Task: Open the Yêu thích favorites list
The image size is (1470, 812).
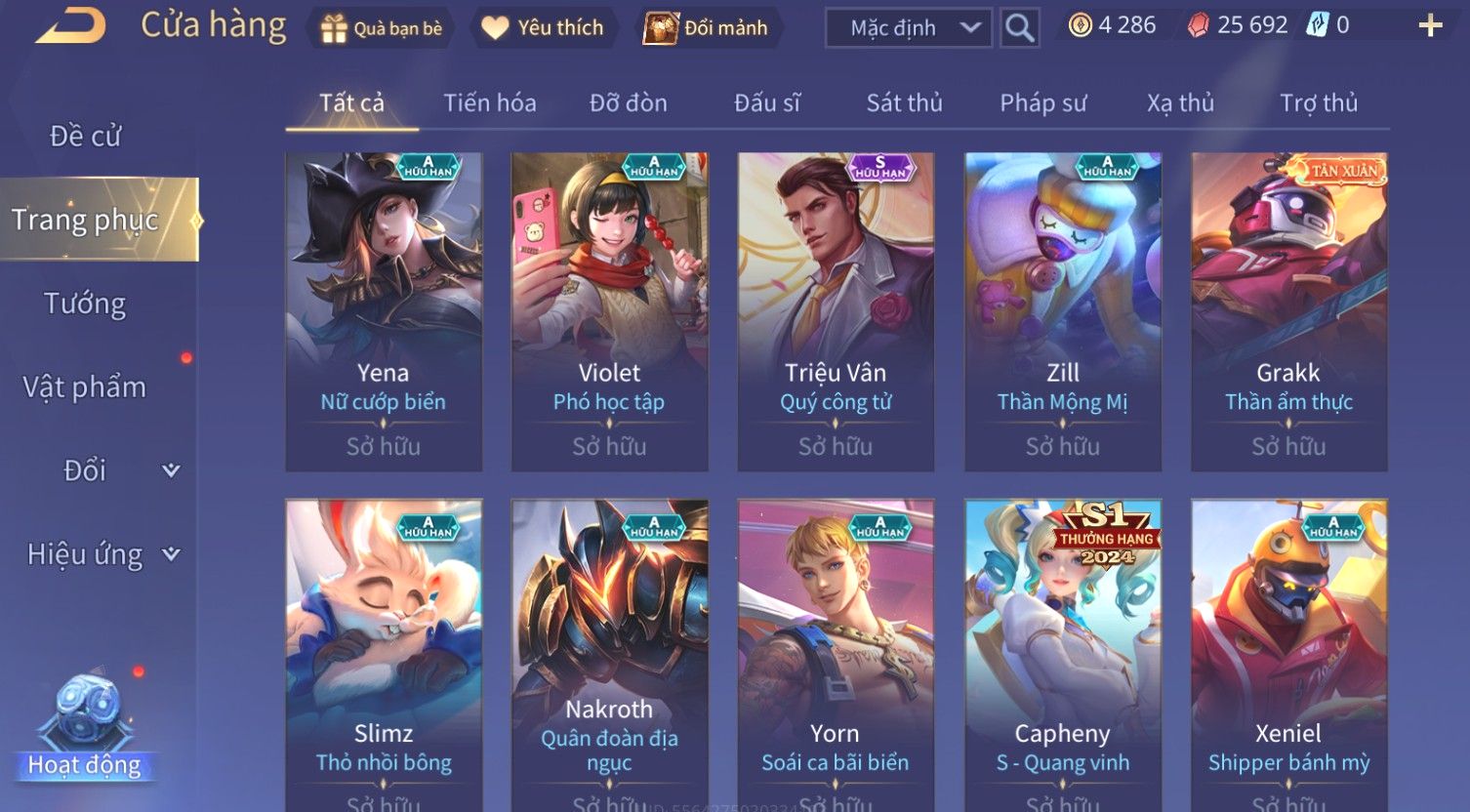Action: [x=543, y=28]
